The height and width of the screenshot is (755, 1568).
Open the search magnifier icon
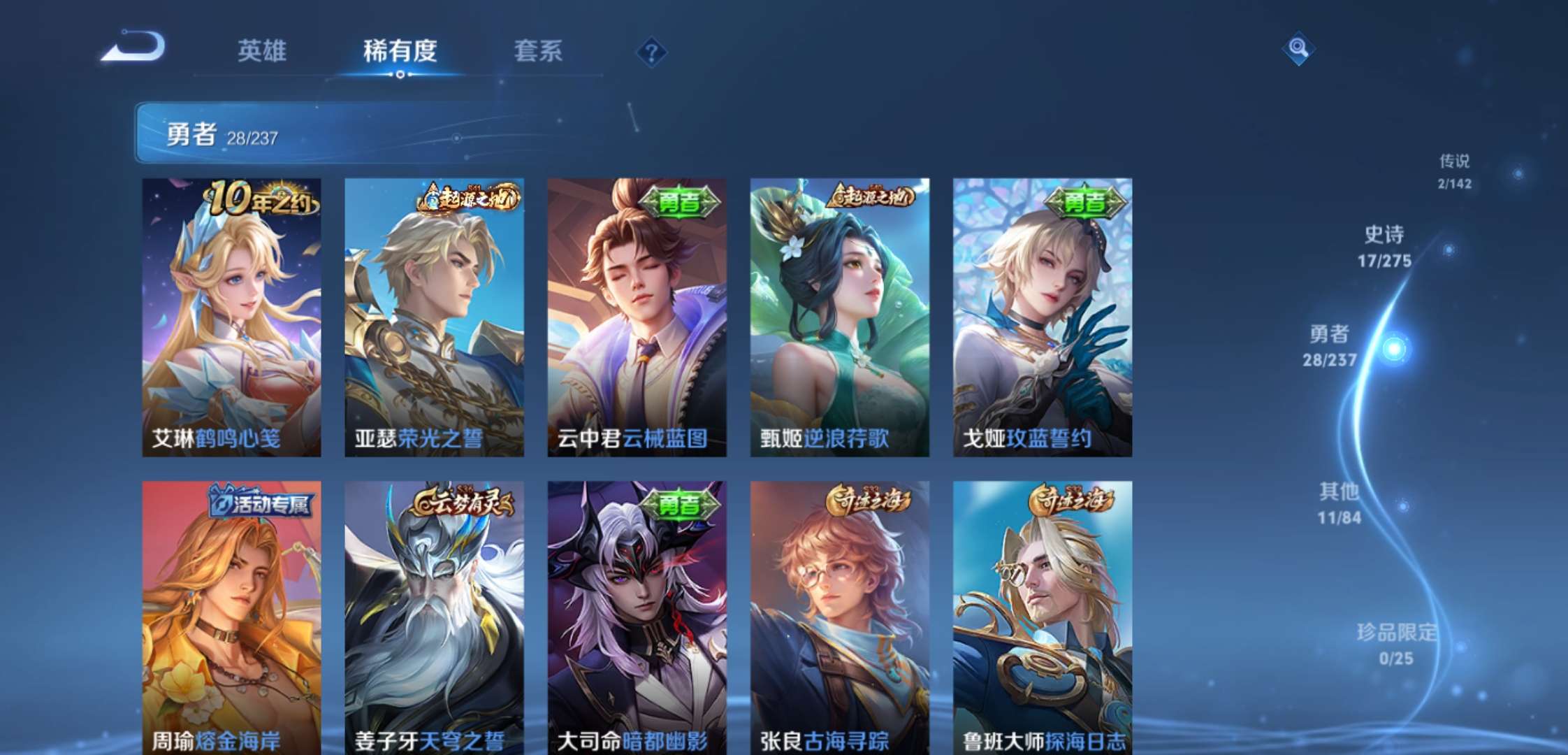pos(1299,49)
